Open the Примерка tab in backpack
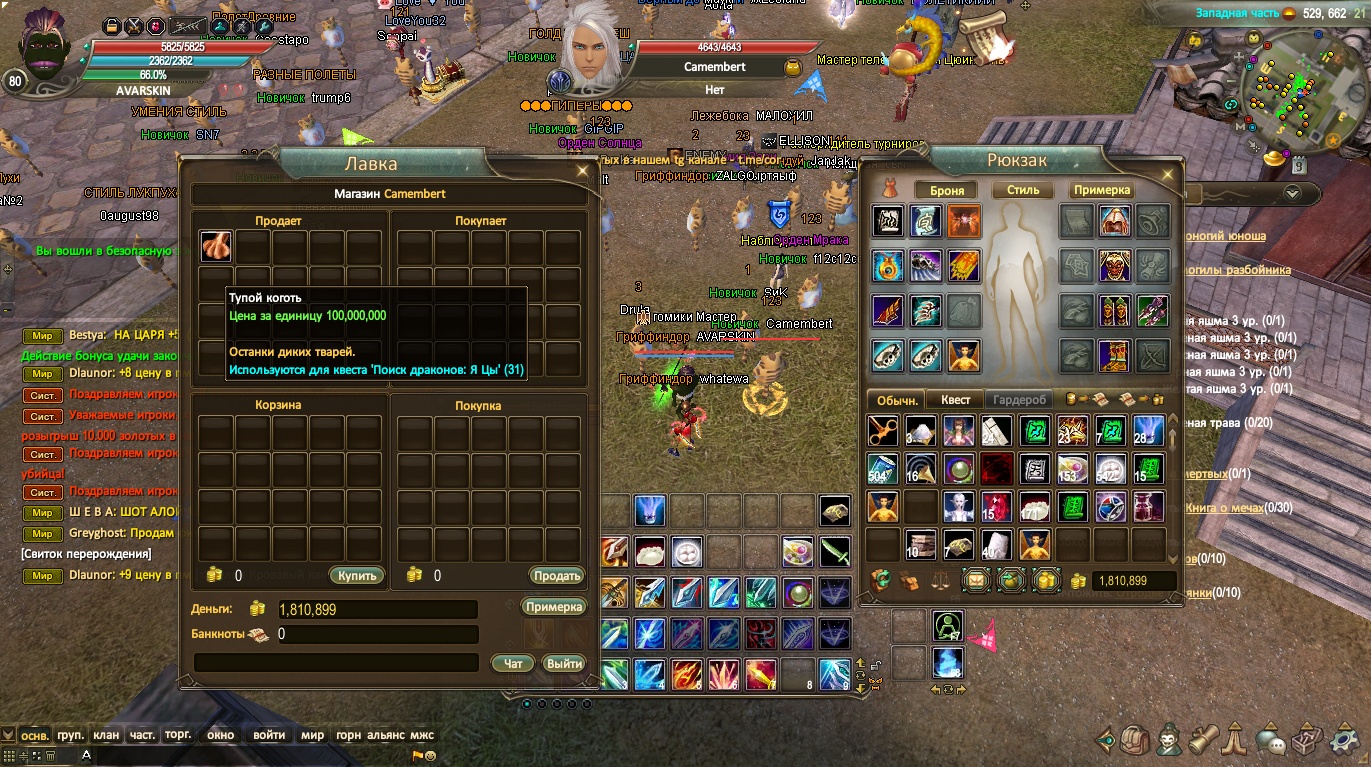Viewport: 1371px width, 767px height. pyautogui.click(x=1102, y=190)
